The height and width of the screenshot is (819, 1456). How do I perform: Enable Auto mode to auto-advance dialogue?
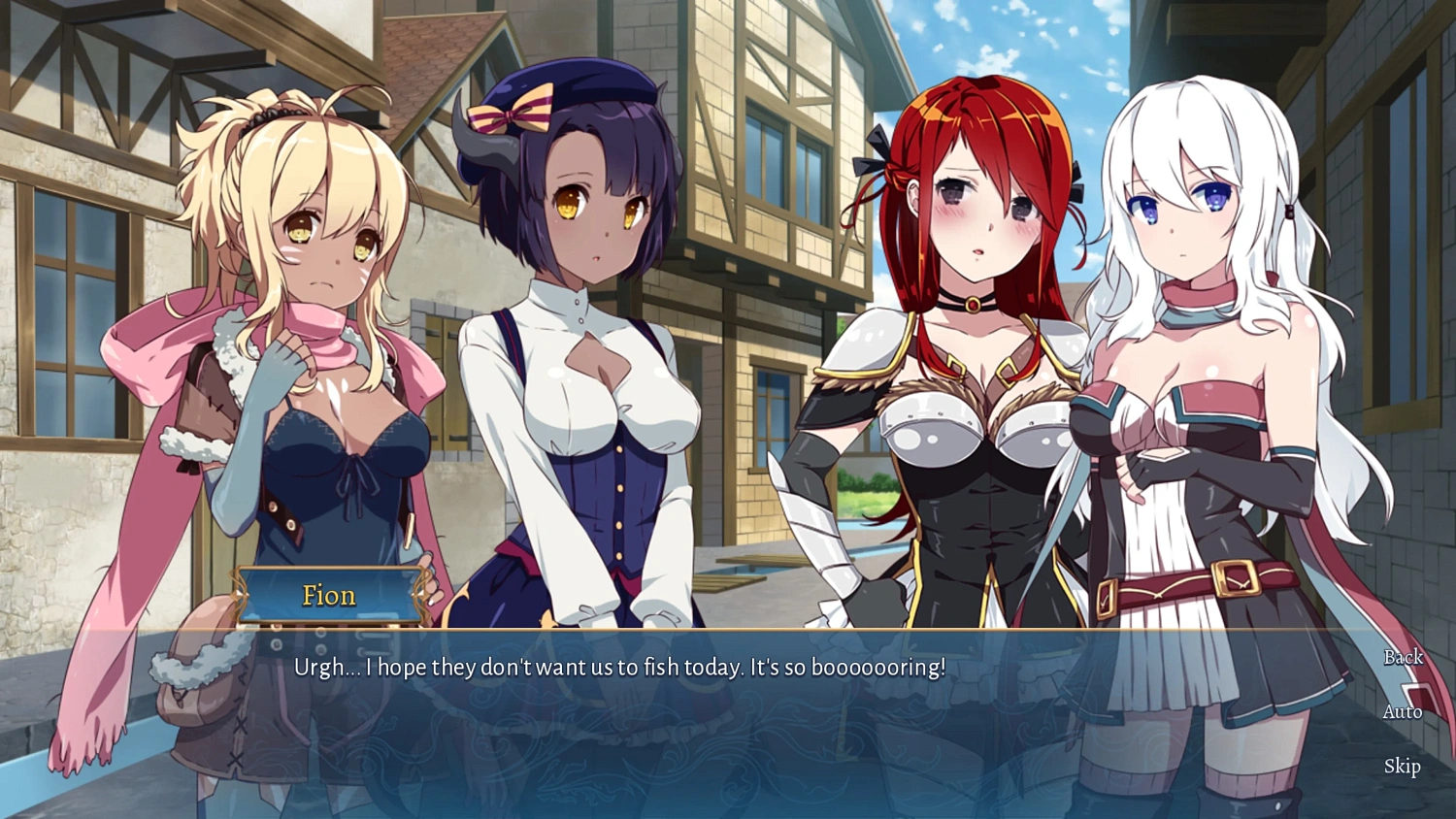[1402, 711]
